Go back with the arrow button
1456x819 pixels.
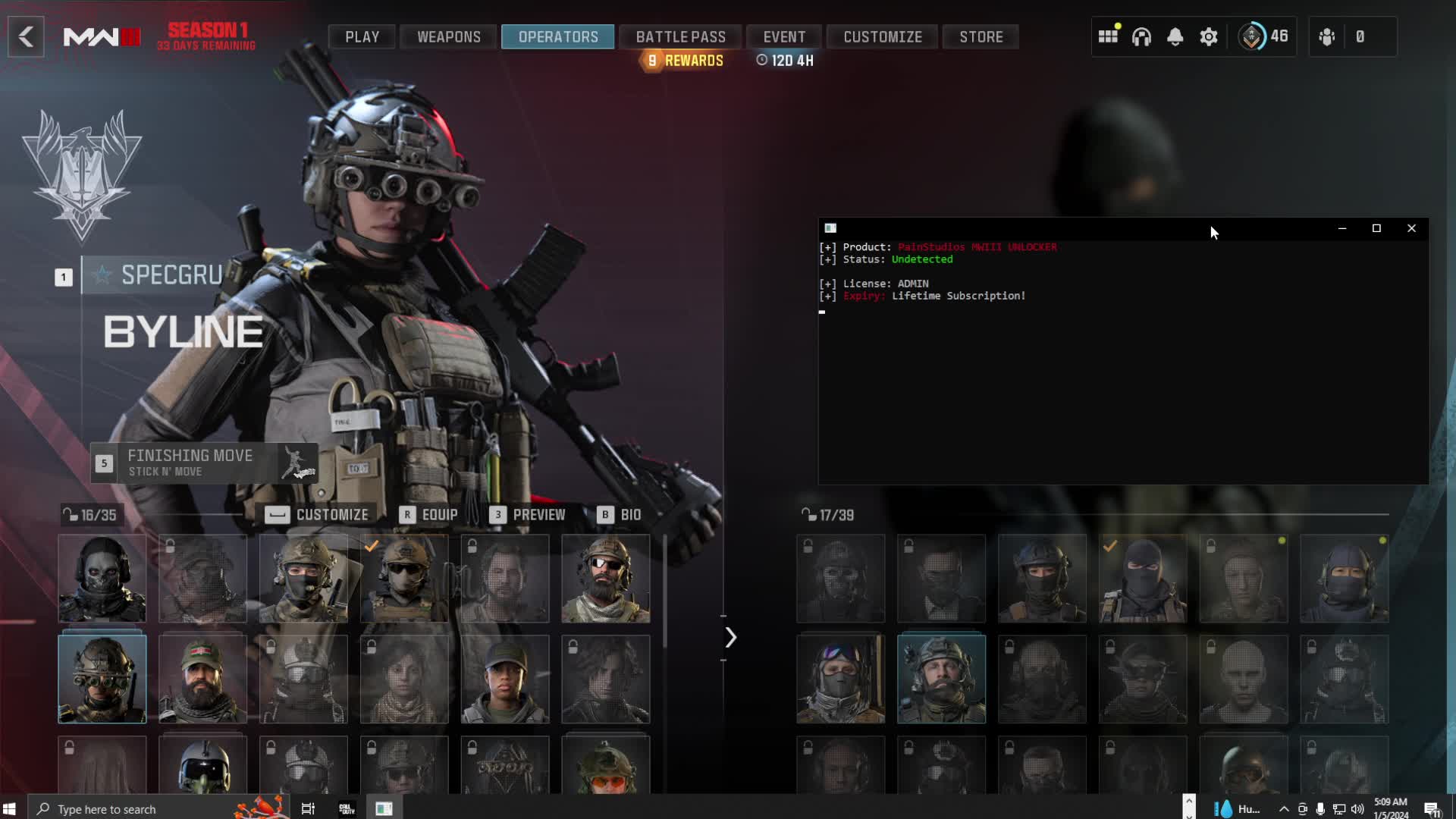(x=26, y=36)
